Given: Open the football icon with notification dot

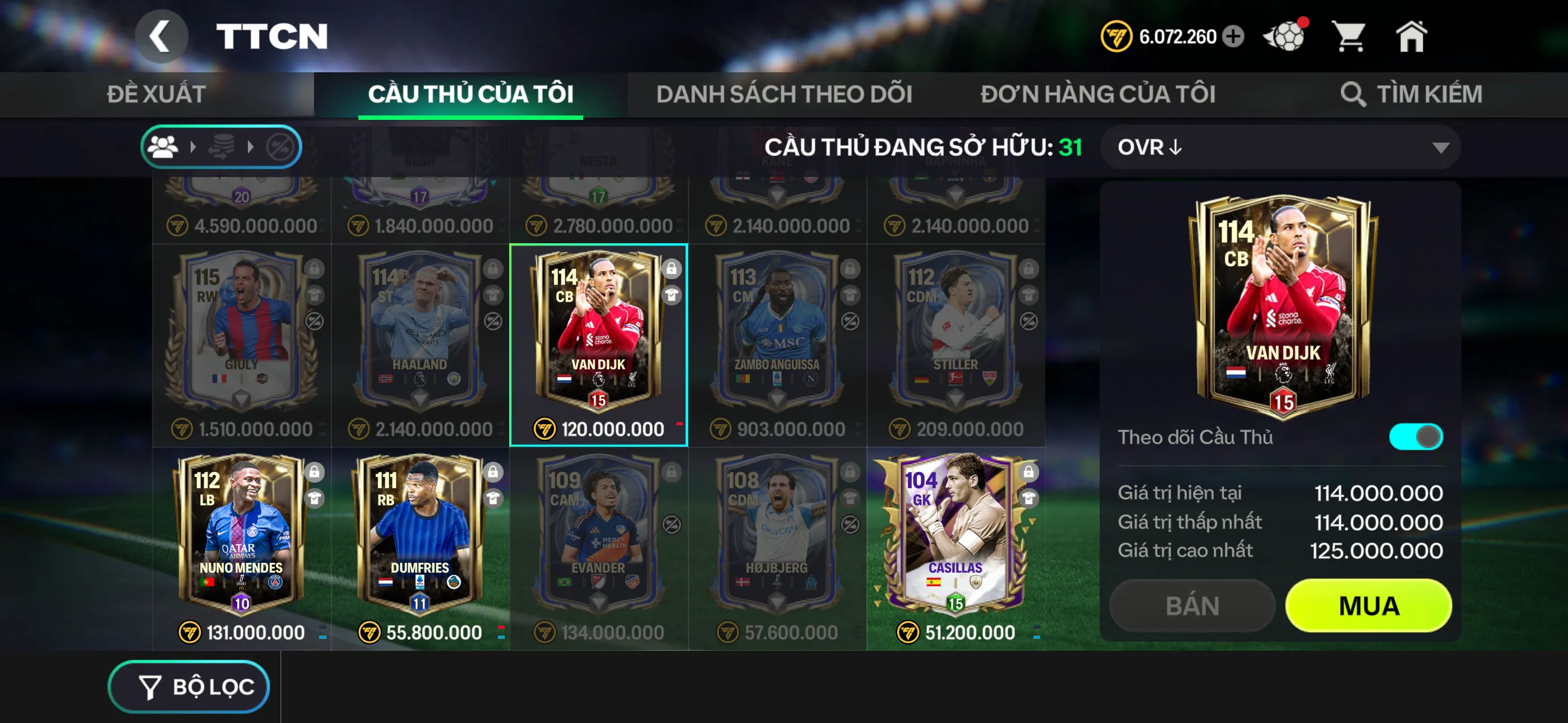Looking at the screenshot, I should 1284,36.
